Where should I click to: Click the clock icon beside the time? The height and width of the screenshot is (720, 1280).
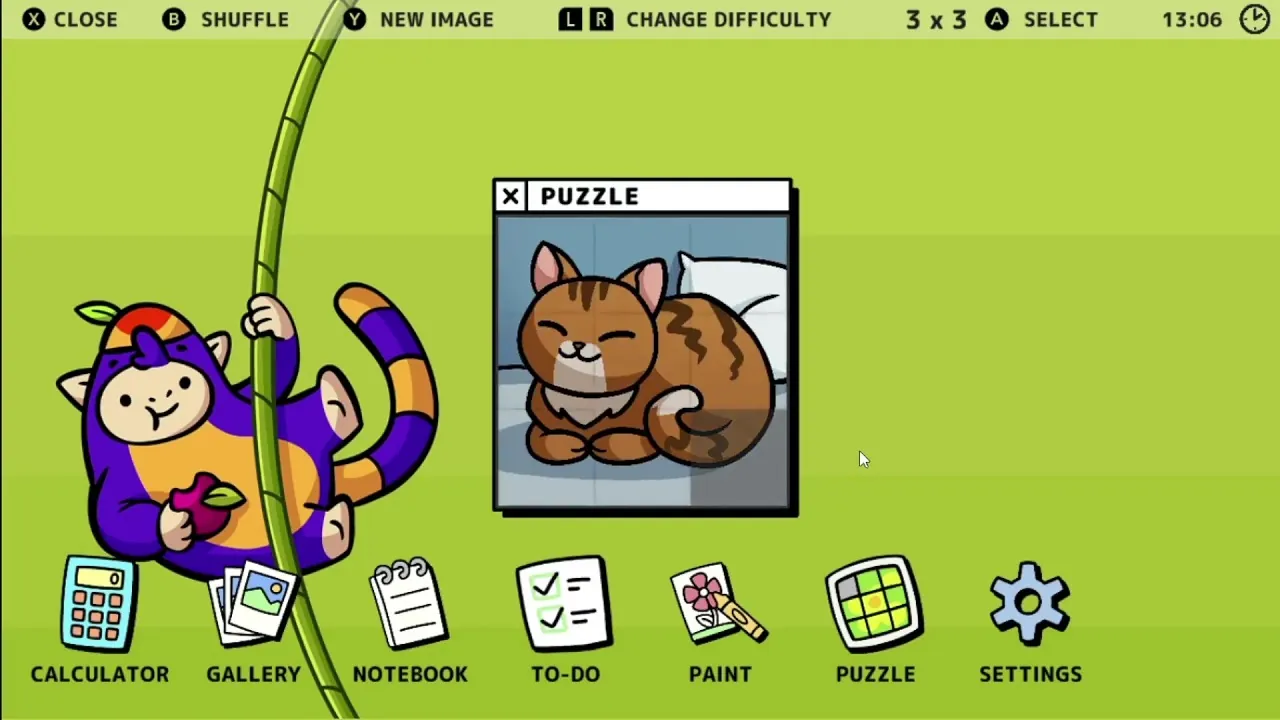pos(1254,19)
